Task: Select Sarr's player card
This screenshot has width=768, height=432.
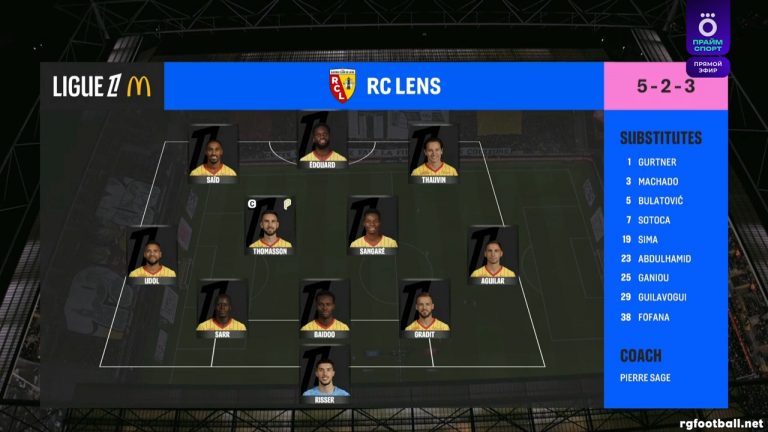Action: point(222,309)
